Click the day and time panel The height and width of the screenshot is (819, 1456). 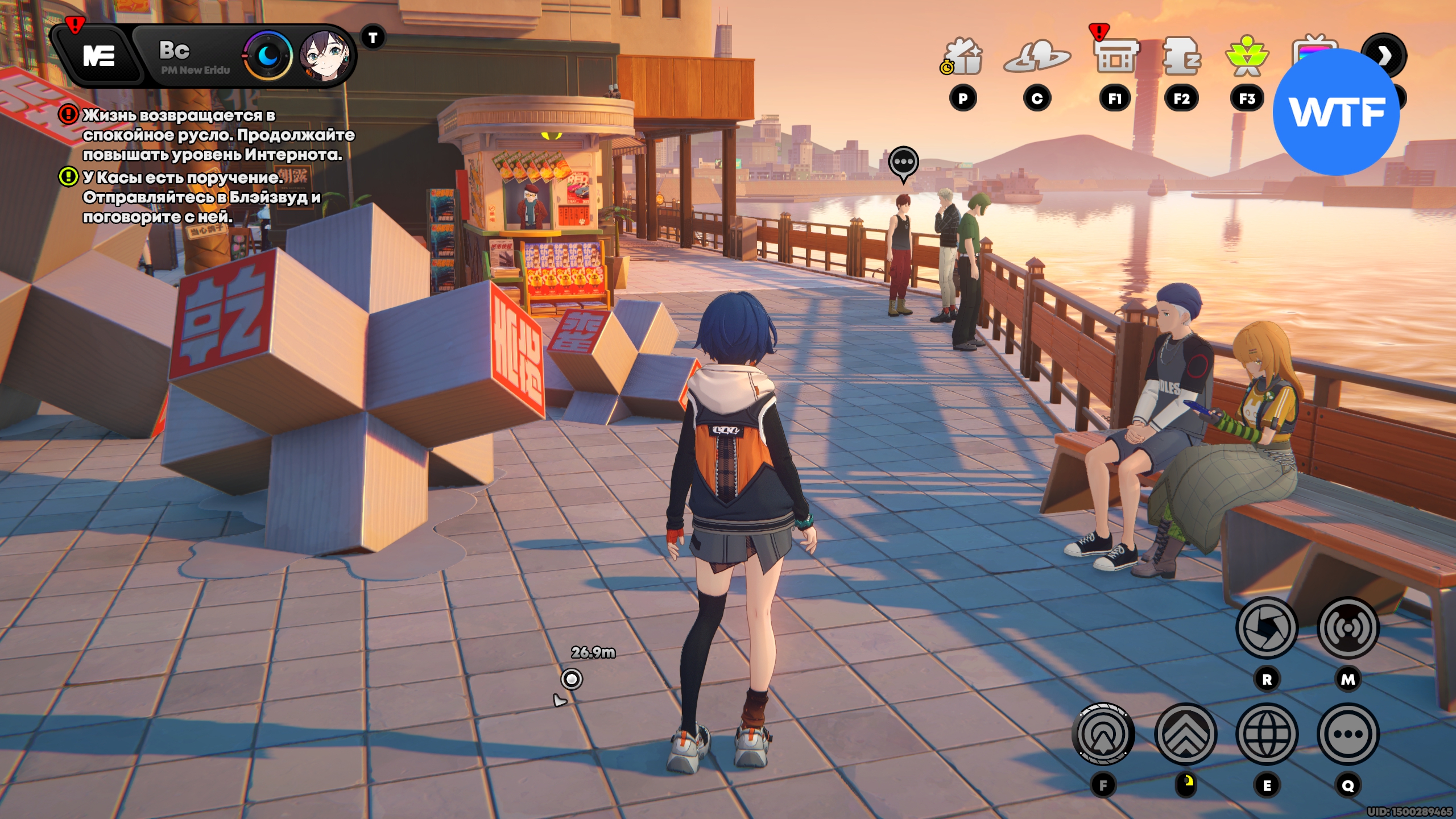click(193, 57)
